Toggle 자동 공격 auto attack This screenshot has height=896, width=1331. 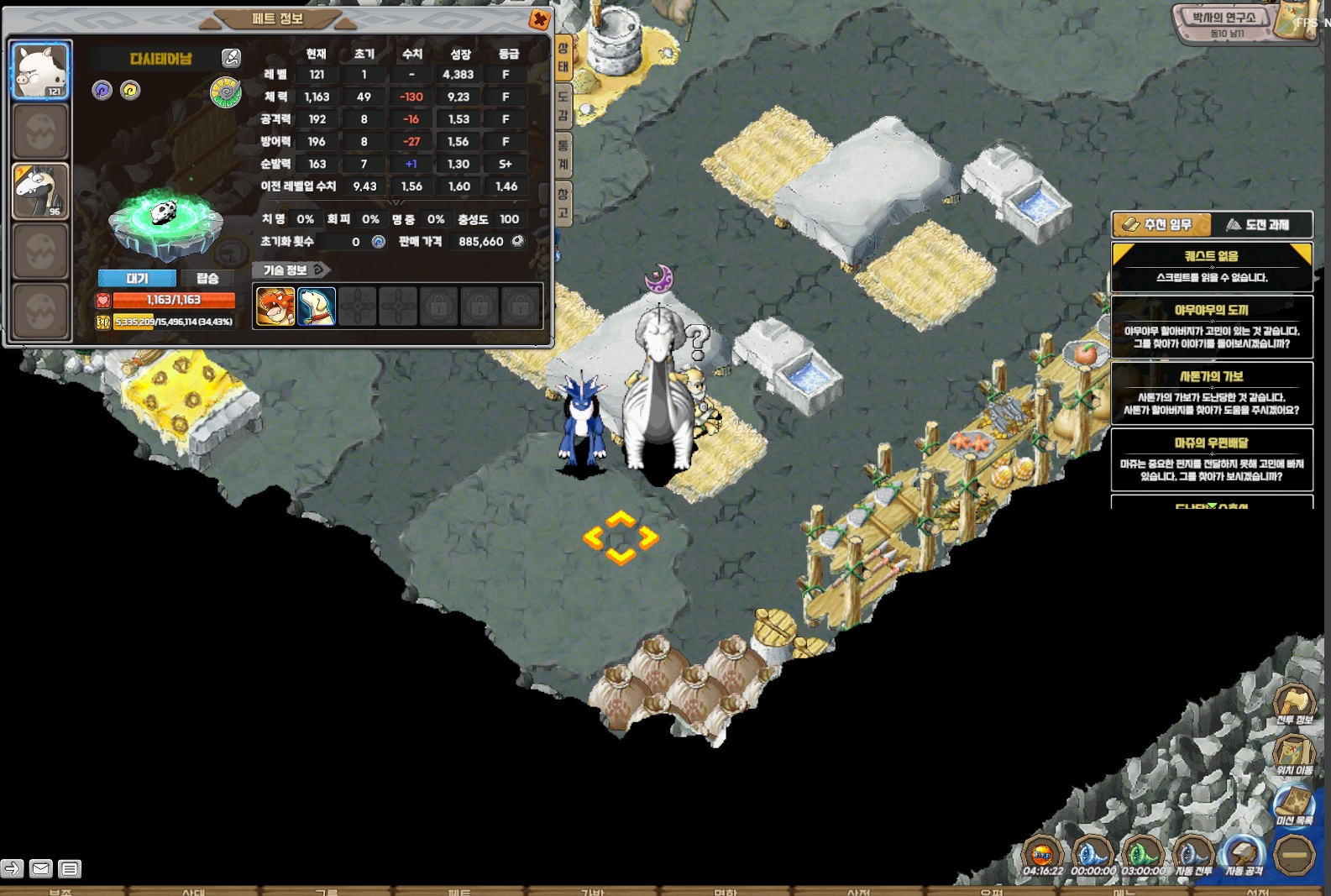click(1244, 857)
